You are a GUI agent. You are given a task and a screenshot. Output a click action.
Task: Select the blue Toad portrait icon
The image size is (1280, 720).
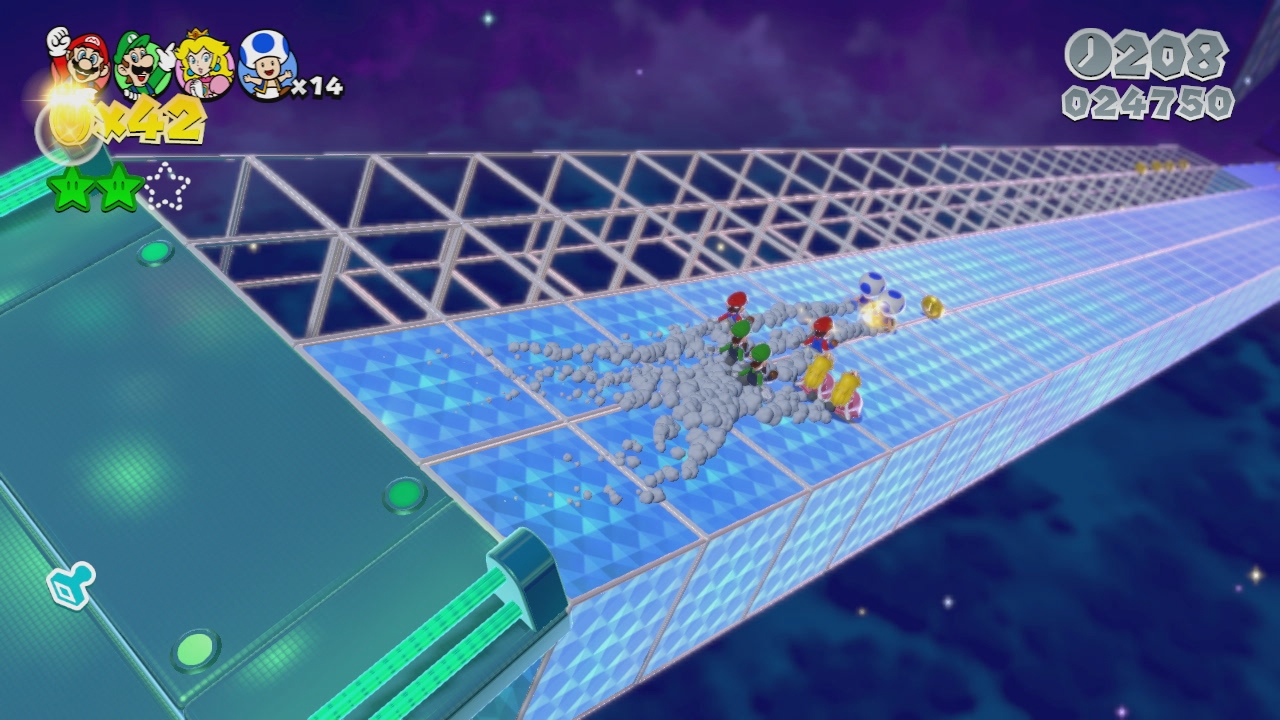coord(267,65)
